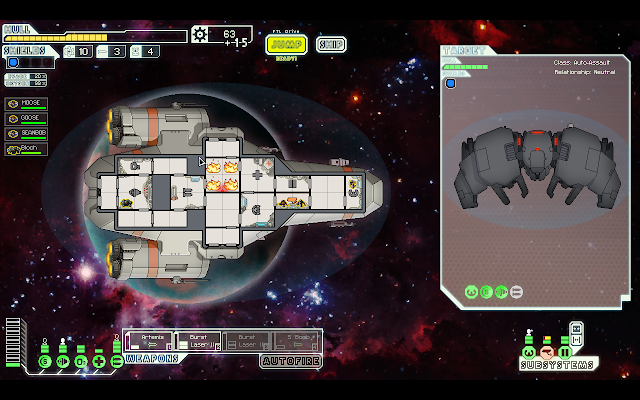Click the shields system power icon
Screen dimensions: 640x400
[45, 361]
